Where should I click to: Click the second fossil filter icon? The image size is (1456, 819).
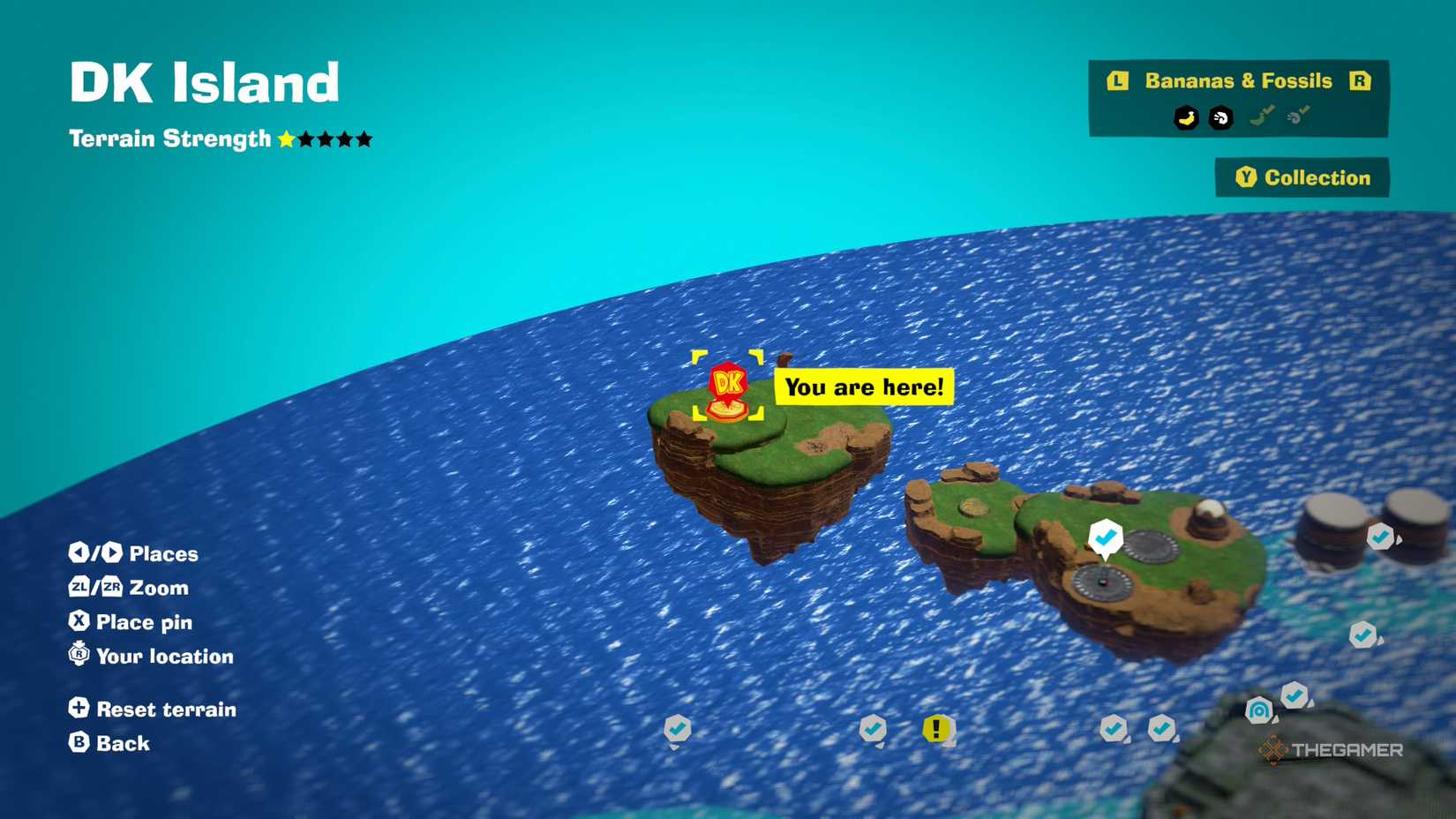point(1295,115)
